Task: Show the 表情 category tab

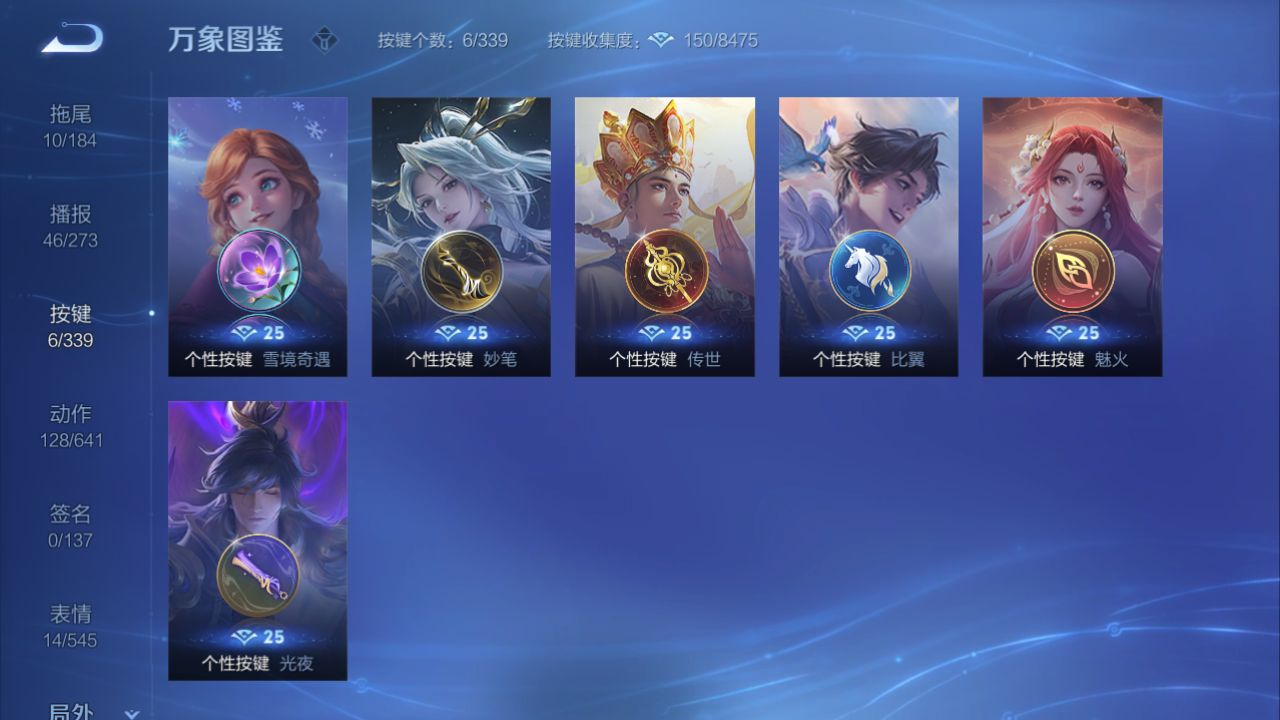Action: (x=70, y=626)
